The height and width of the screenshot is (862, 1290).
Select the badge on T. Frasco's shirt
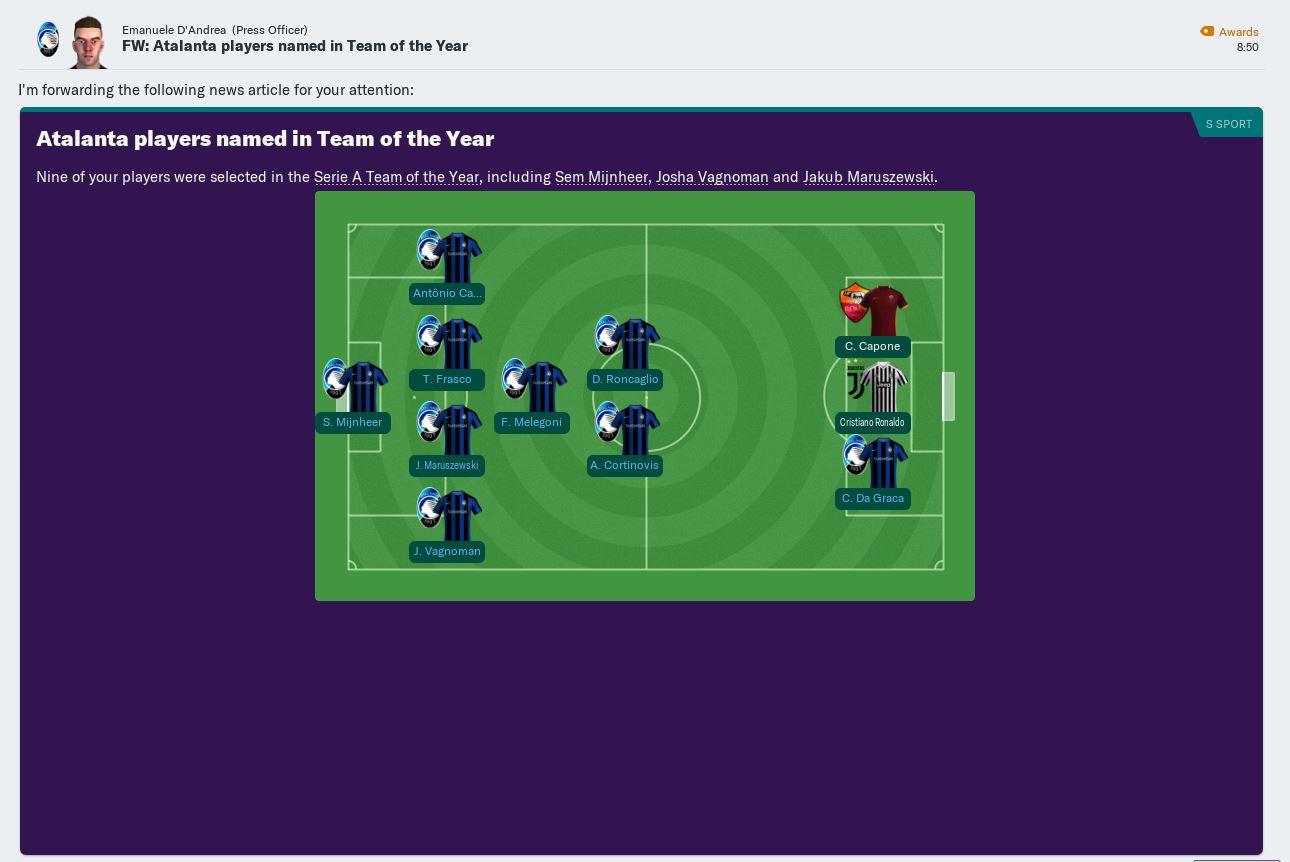click(430, 336)
